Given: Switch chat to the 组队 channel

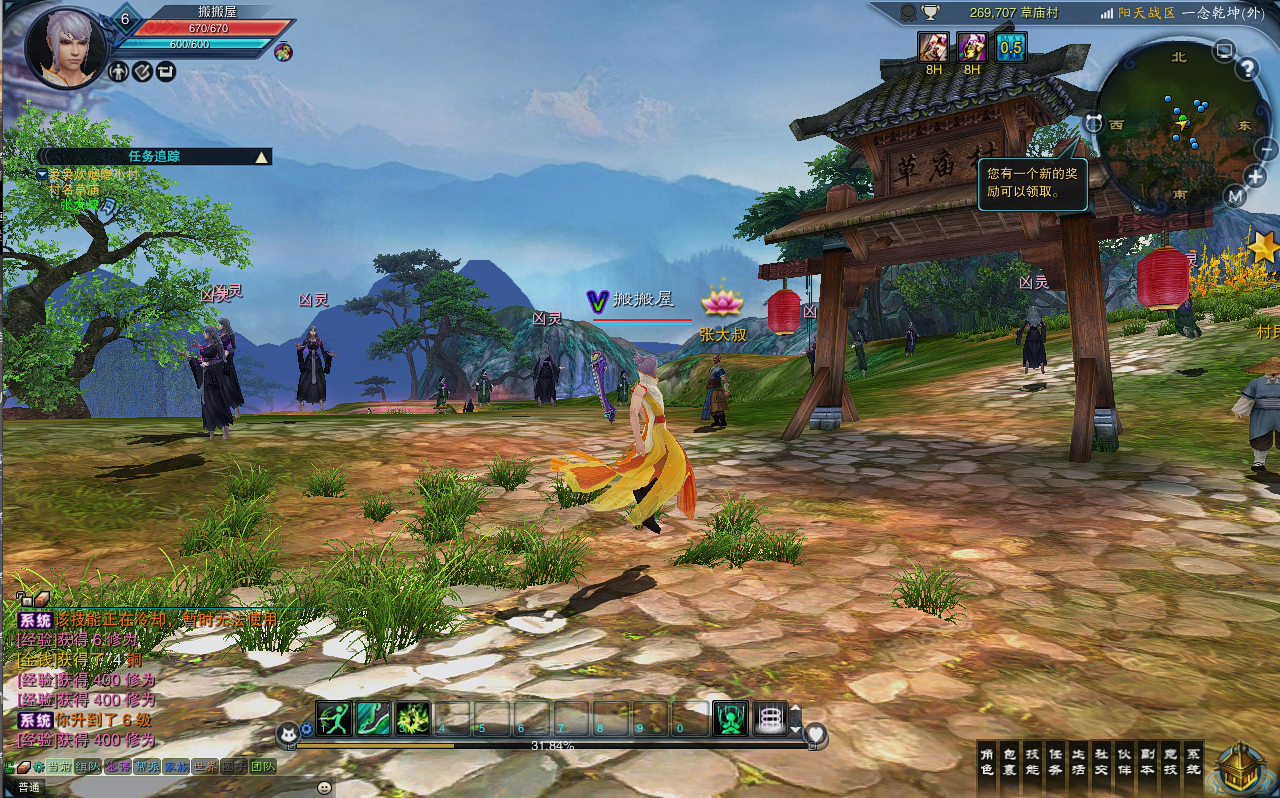Looking at the screenshot, I should point(88,767).
